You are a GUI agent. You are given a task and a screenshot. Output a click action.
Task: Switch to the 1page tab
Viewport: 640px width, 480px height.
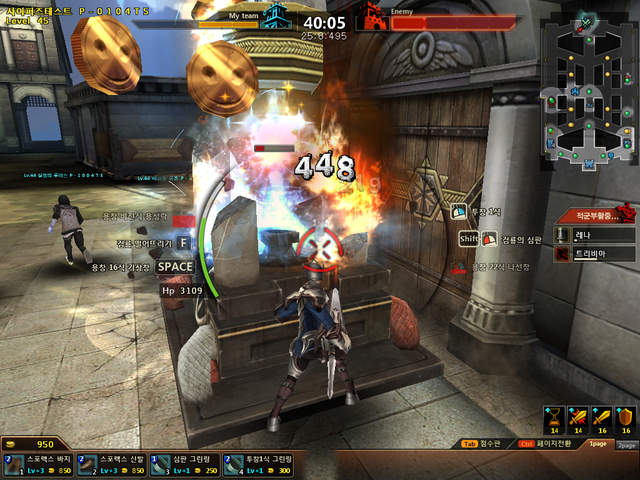[598, 444]
